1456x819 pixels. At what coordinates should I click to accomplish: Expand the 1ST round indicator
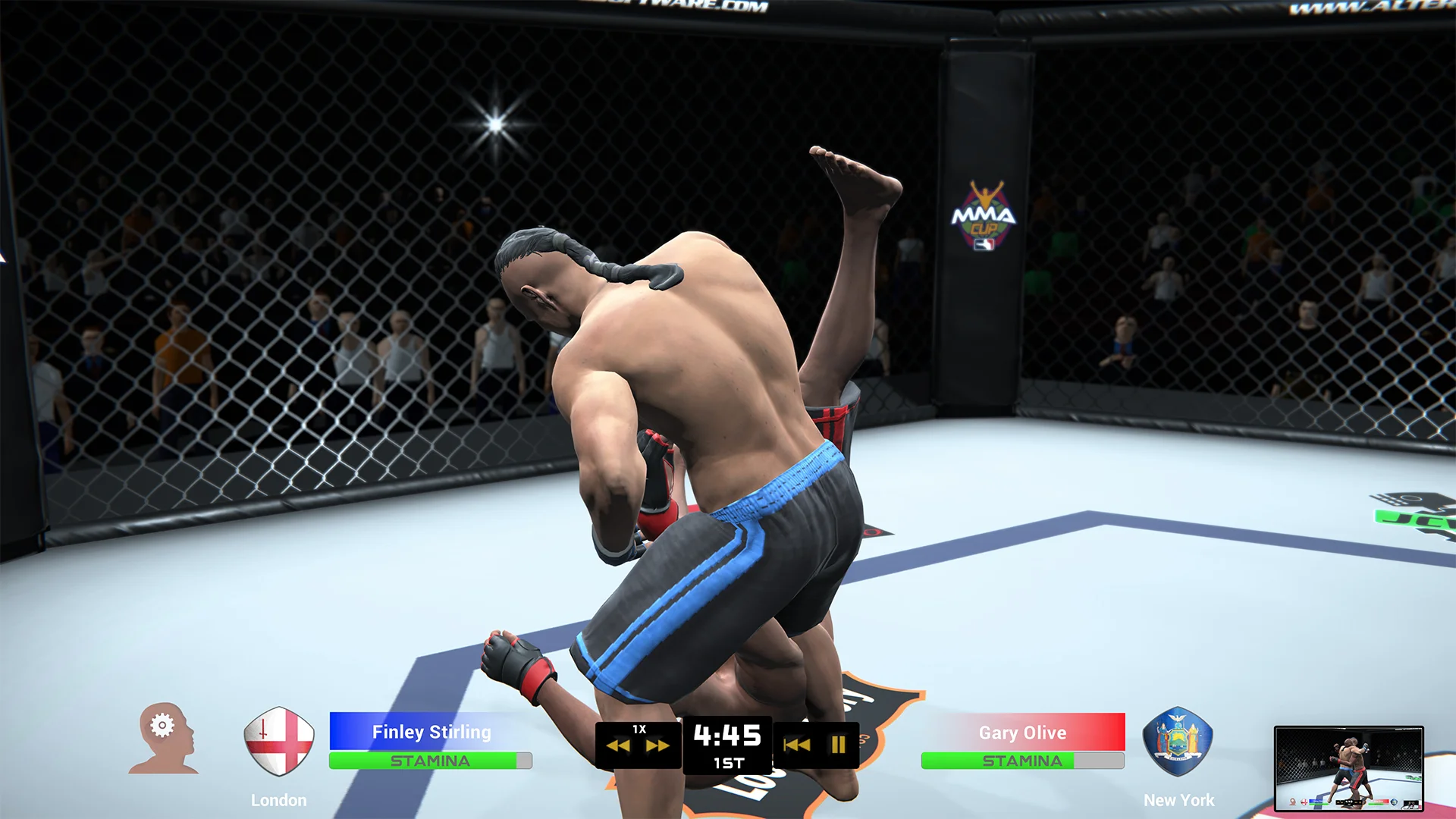click(x=726, y=763)
